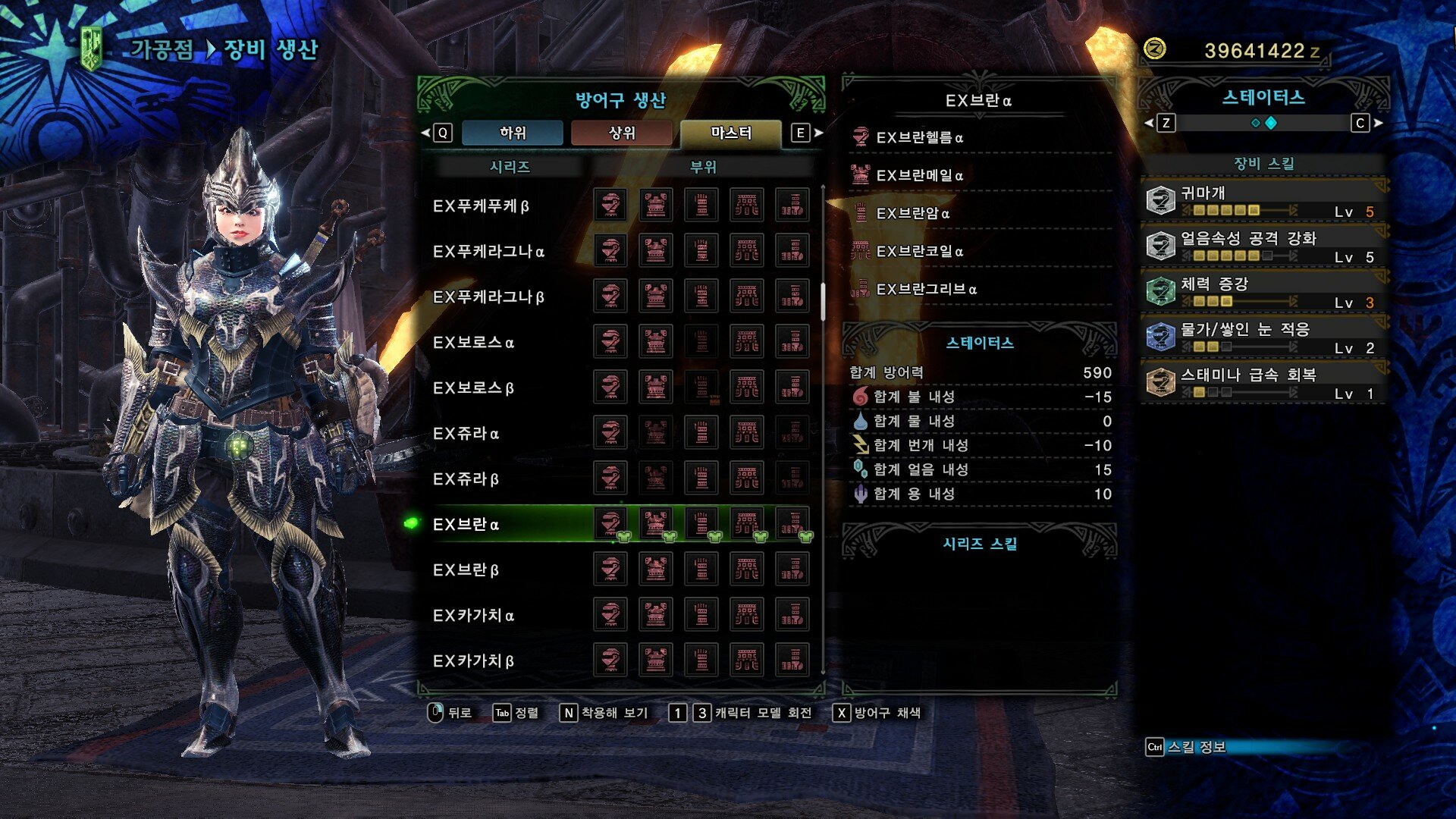Switch to the 하위 rank tab
This screenshot has height=819, width=1456.
513,133
